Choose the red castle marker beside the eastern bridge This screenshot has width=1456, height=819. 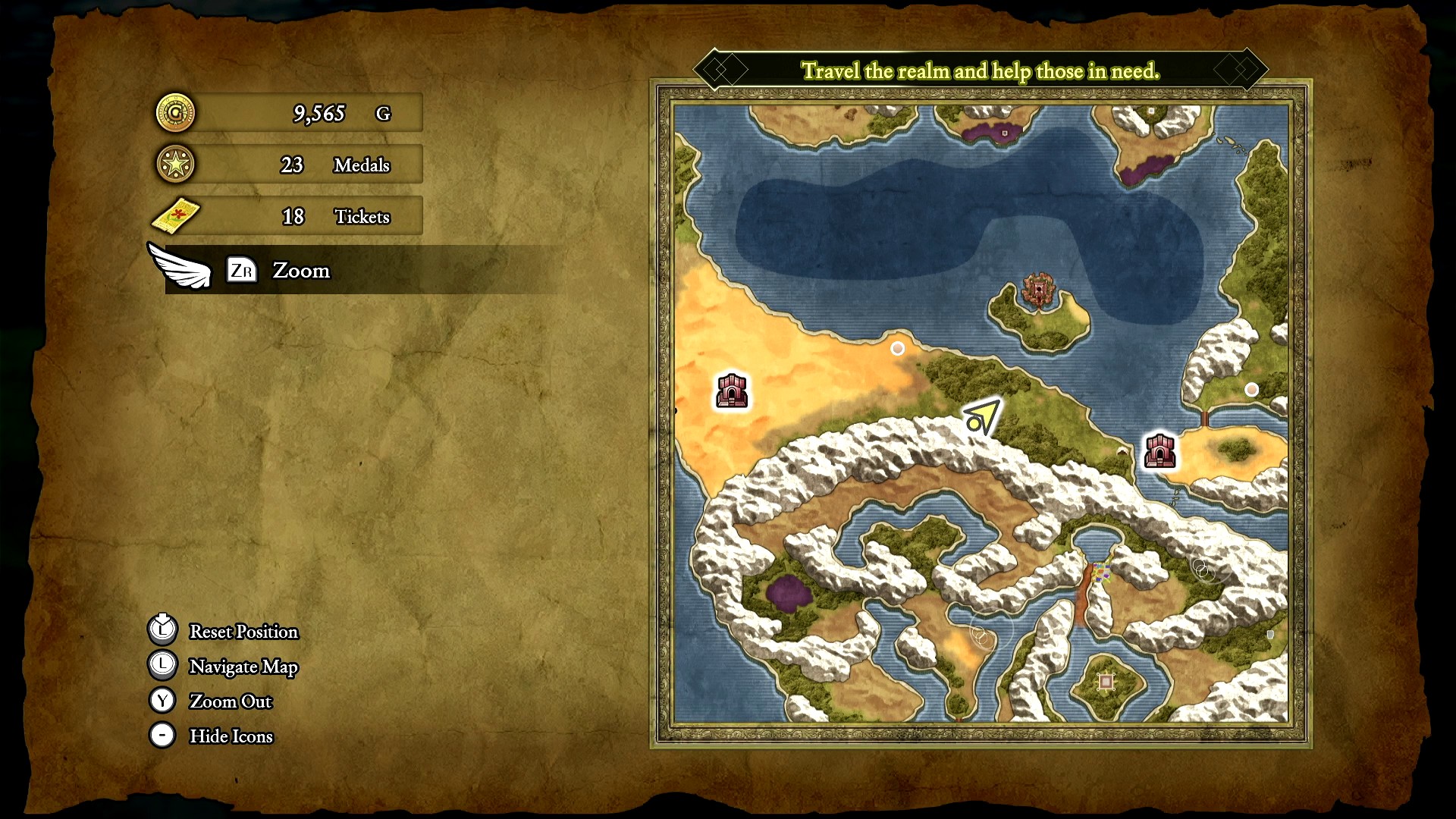tap(1159, 450)
